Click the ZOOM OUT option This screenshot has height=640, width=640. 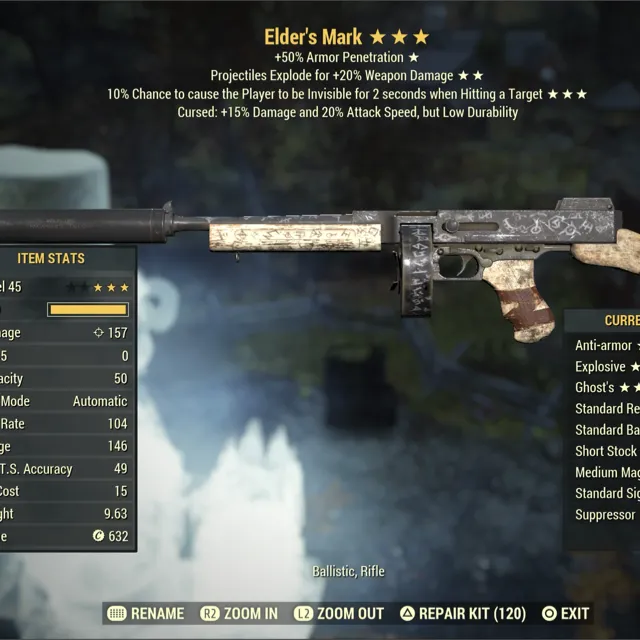338,613
